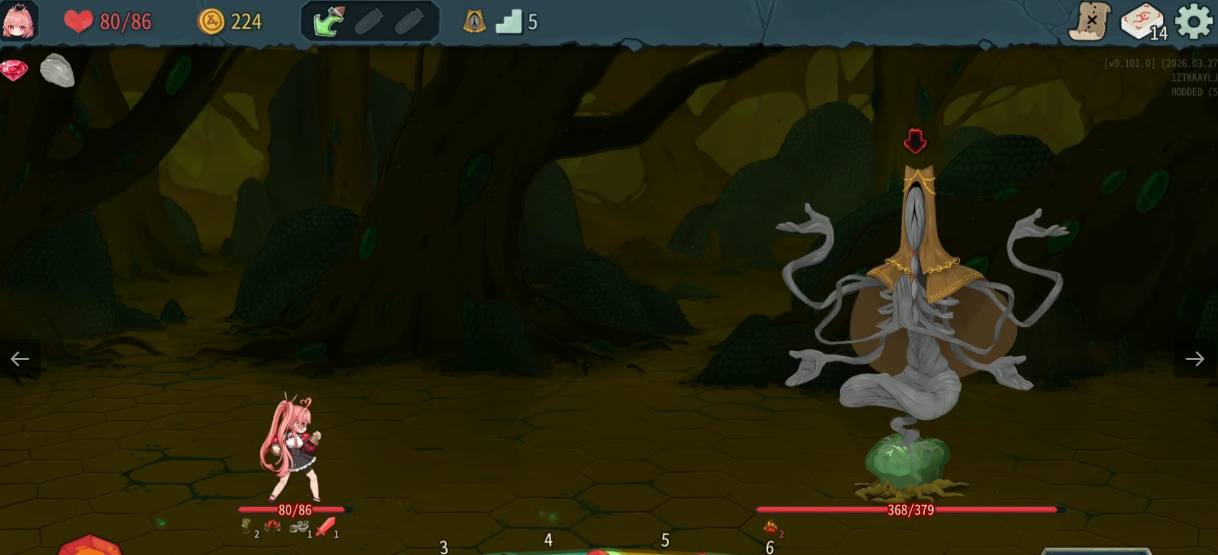Click the stairs floor indicator icon
1218x555 pixels.
pos(509,21)
